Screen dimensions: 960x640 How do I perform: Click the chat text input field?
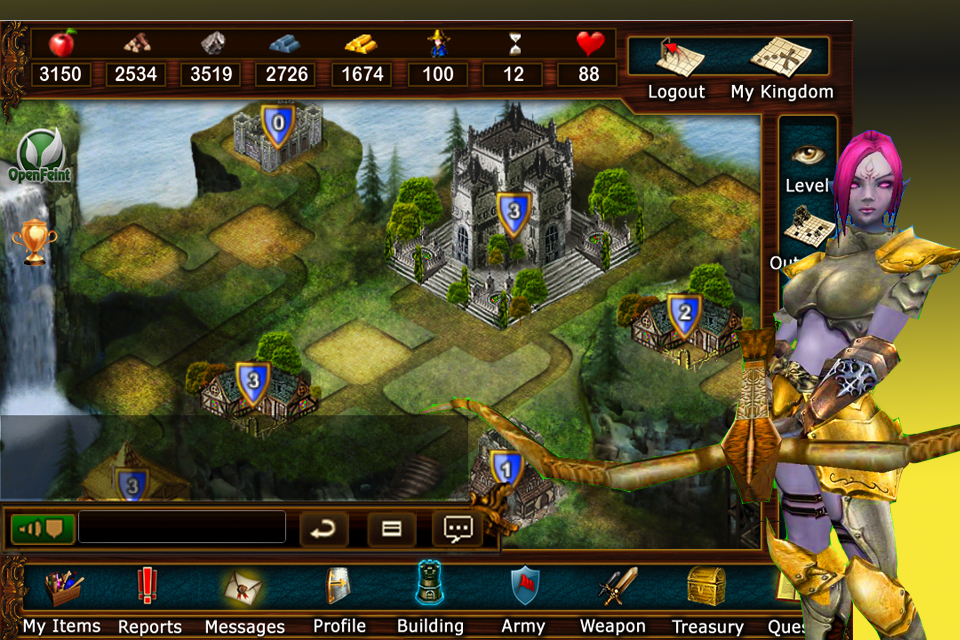tap(182, 527)
